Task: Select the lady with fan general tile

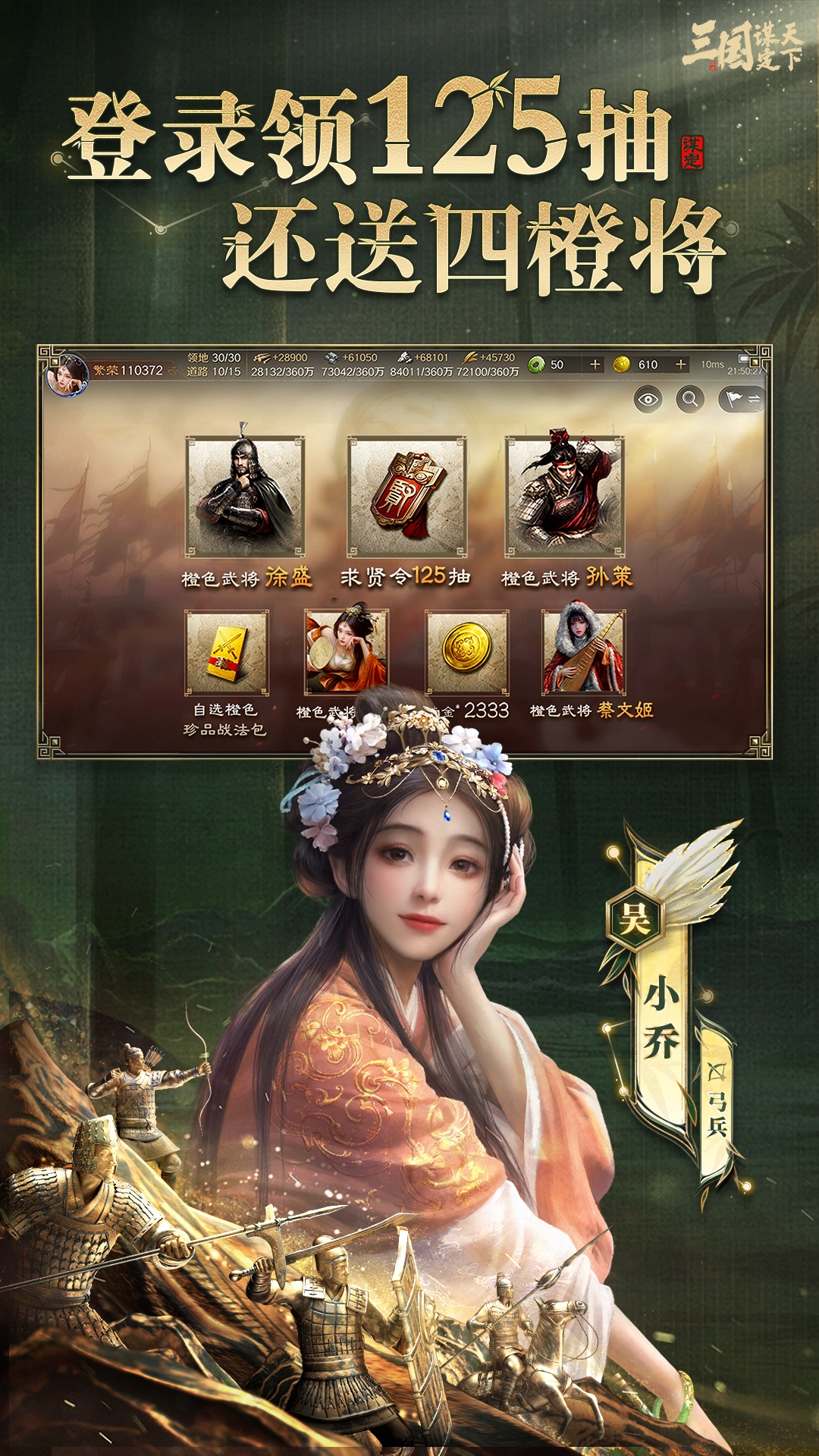Action: tap(346, 651)
